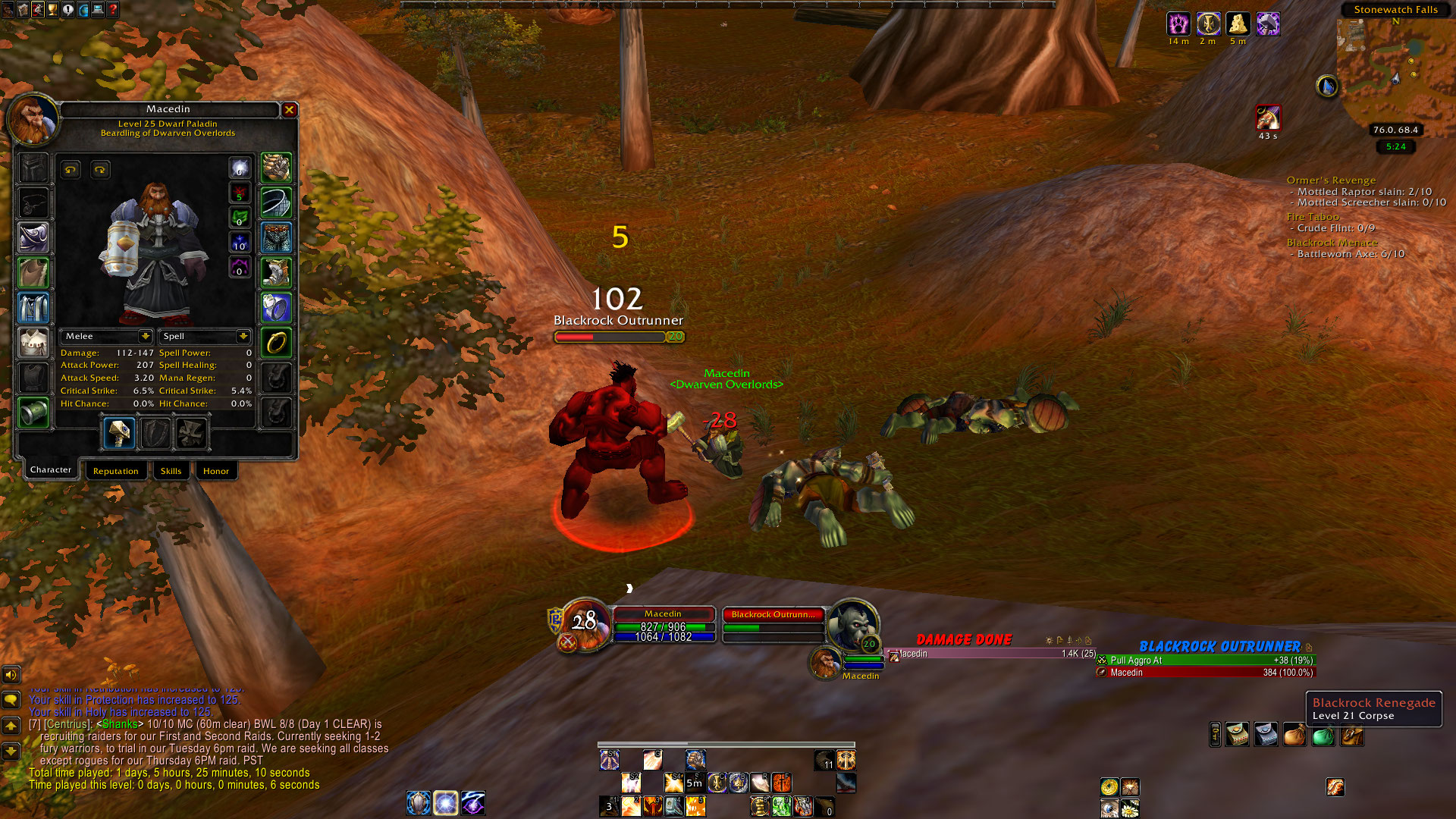
Task: Select the equipped hammer in main hand slot
Action: click(120, 434)
